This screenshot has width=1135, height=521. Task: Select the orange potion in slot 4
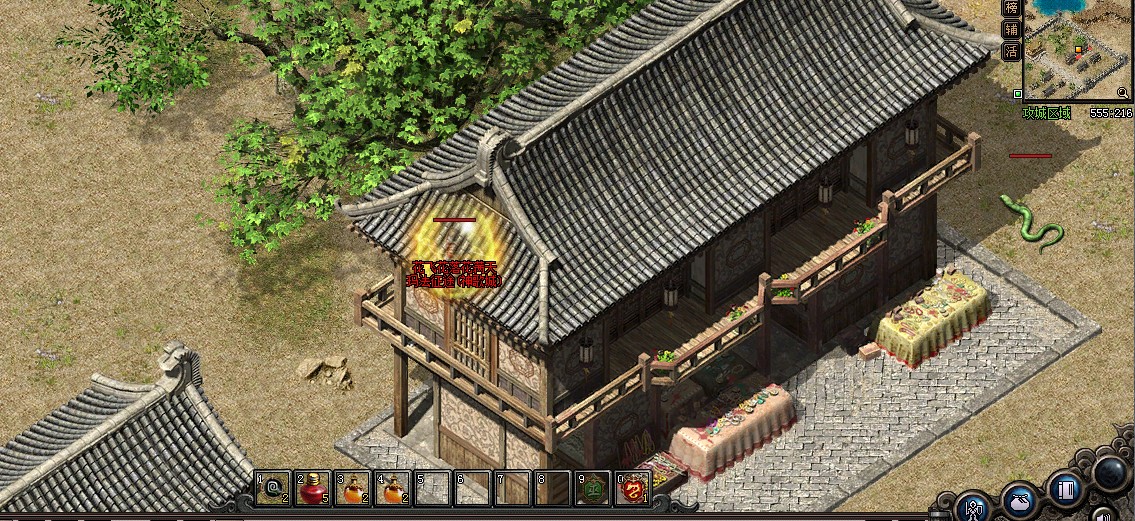[392, 489]
